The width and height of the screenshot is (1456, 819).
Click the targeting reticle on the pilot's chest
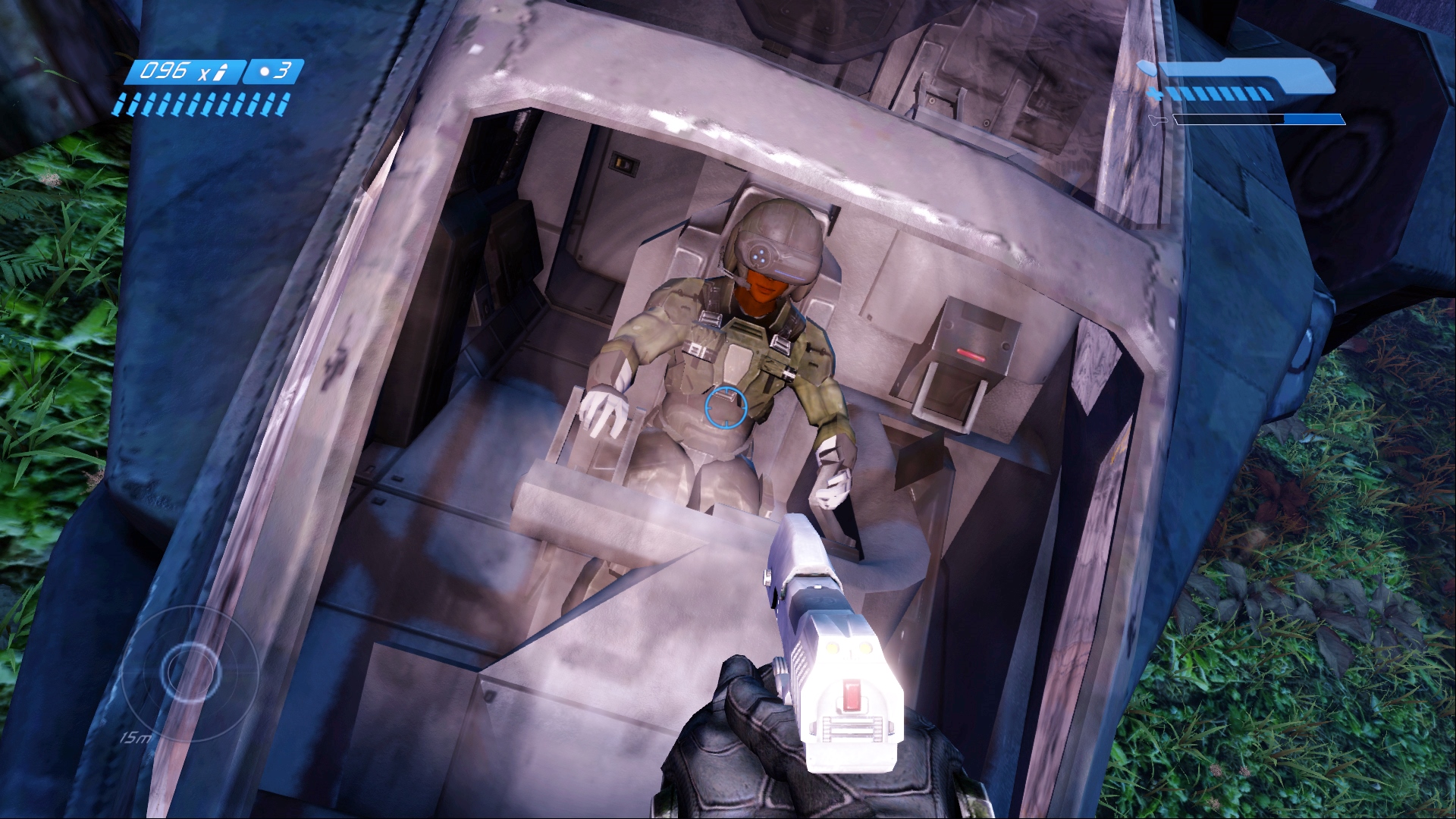tap(726, 407)
